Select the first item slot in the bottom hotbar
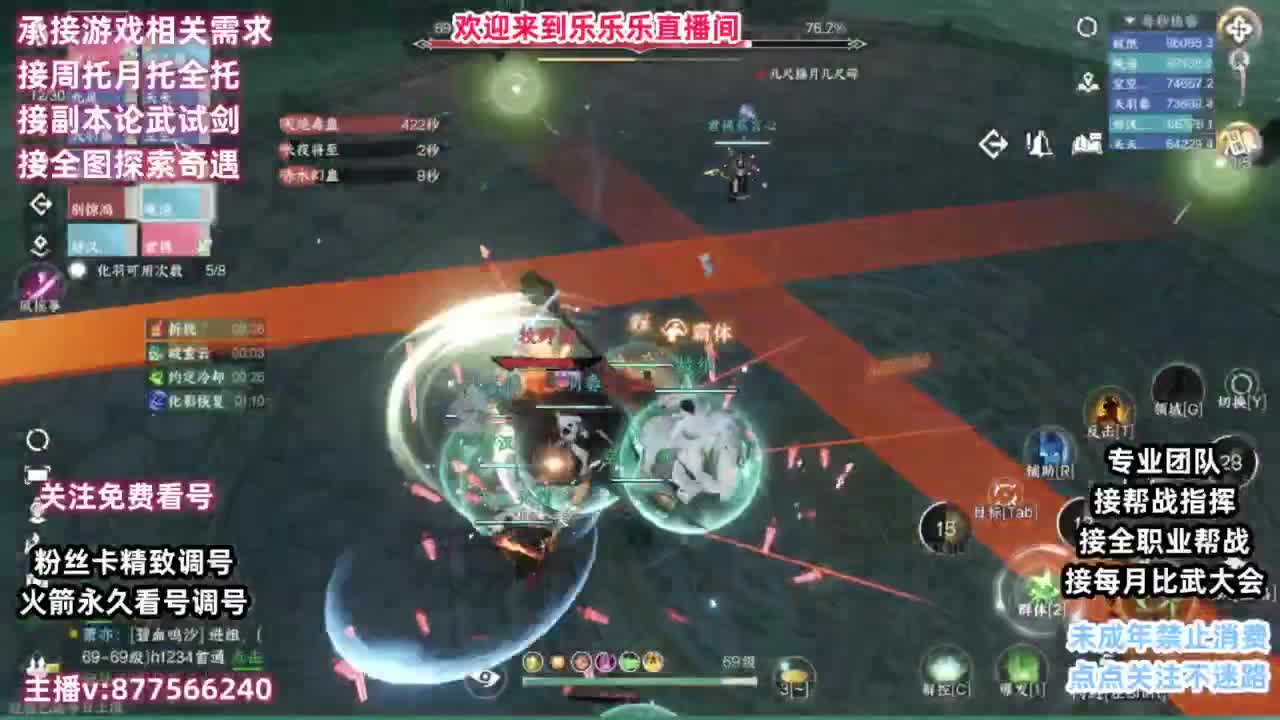Screen dimensions: 1280x720 click(531, 662)
